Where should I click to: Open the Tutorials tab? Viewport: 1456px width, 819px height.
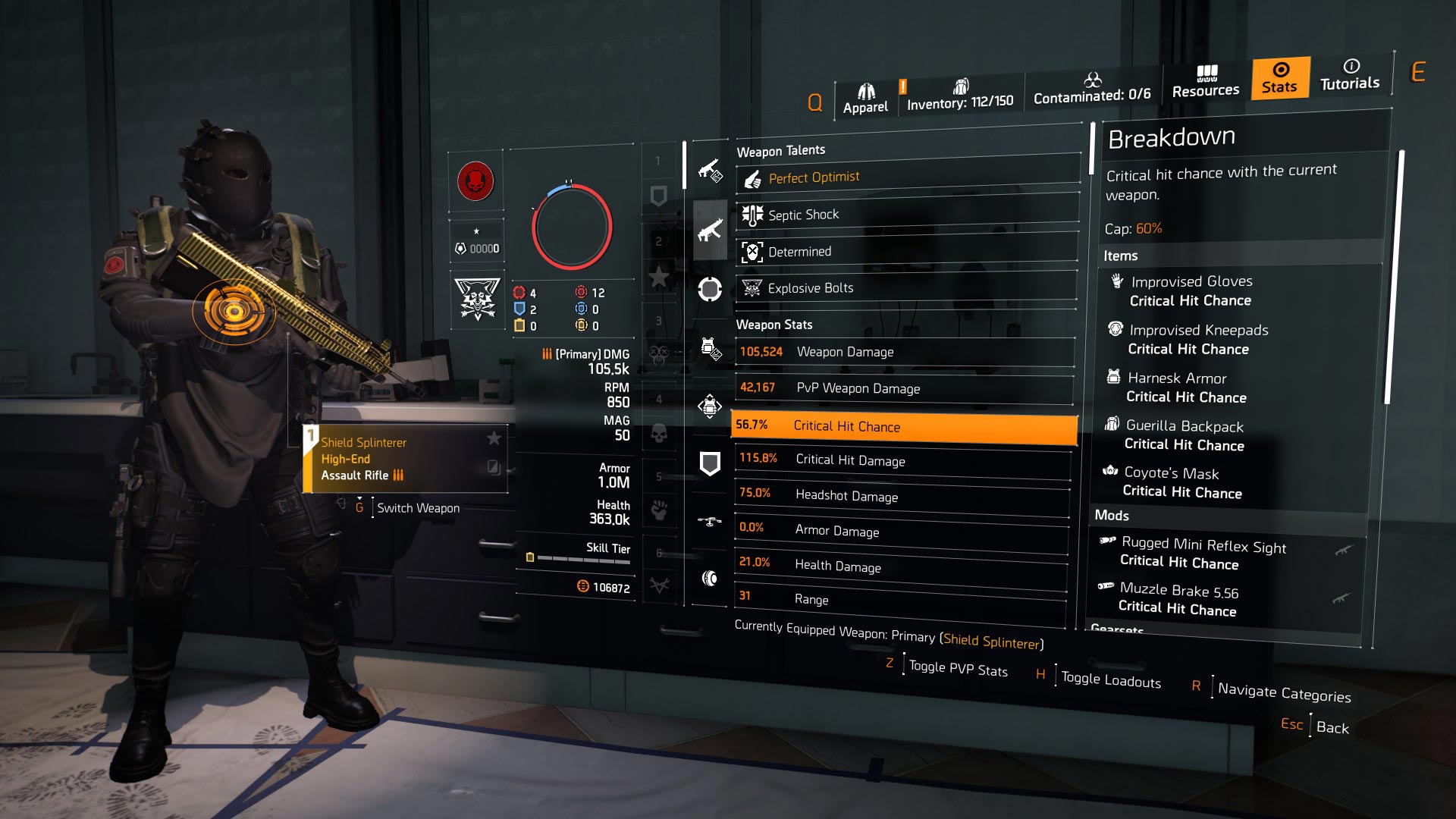point(1350,75)
